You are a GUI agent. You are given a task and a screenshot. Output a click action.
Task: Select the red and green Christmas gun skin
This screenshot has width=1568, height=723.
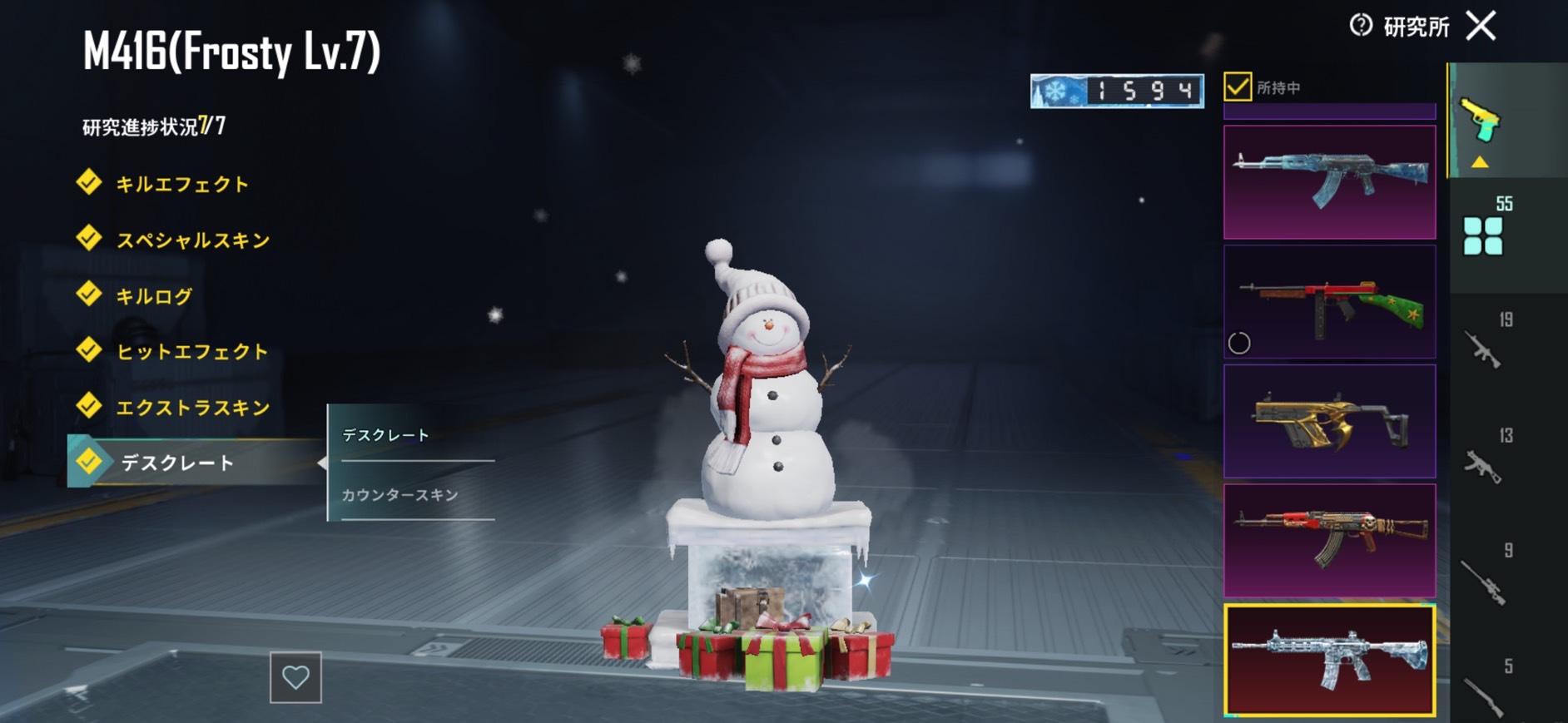[x=1329, y=302]
